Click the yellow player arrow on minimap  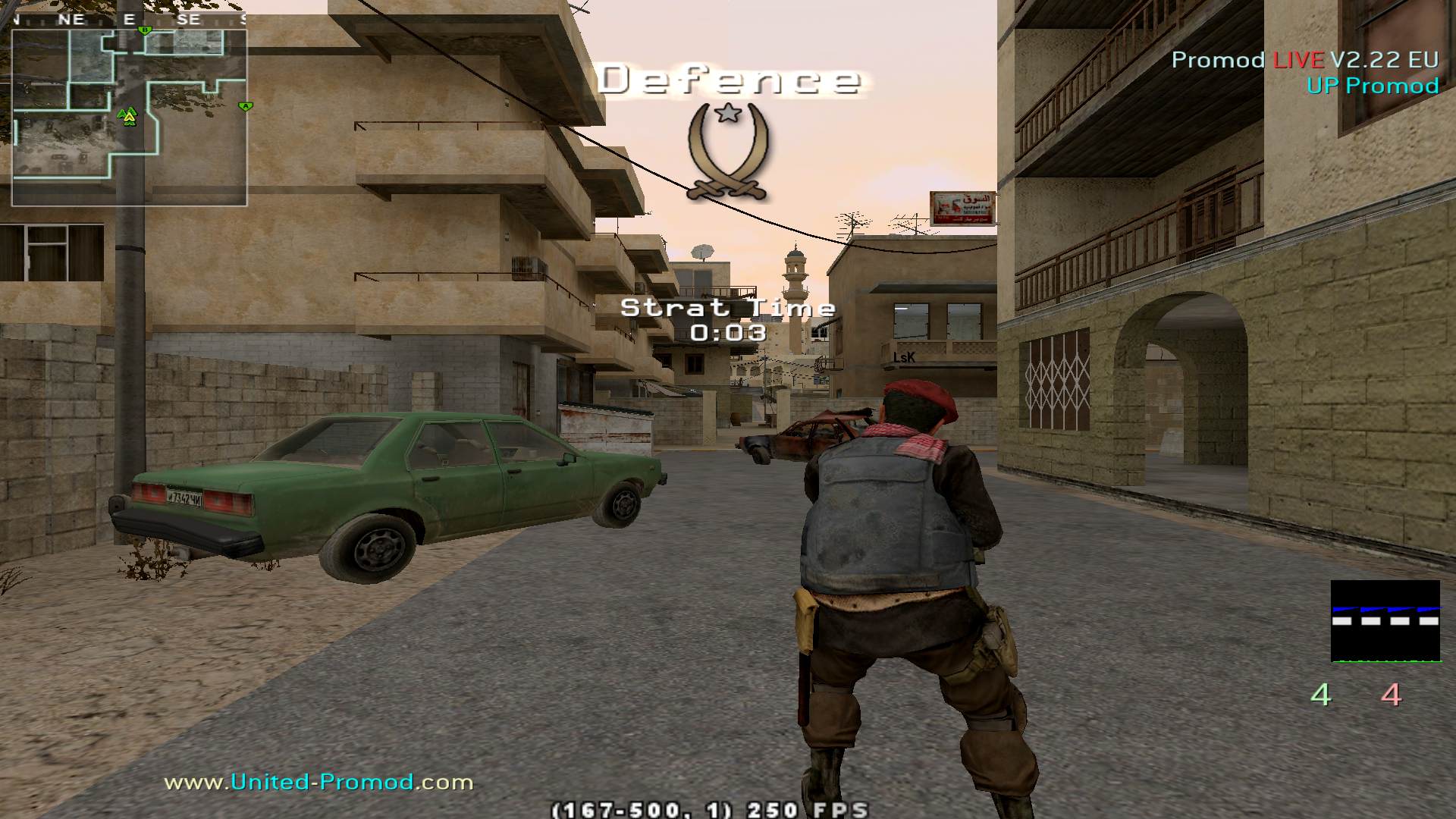pos(128,116)
